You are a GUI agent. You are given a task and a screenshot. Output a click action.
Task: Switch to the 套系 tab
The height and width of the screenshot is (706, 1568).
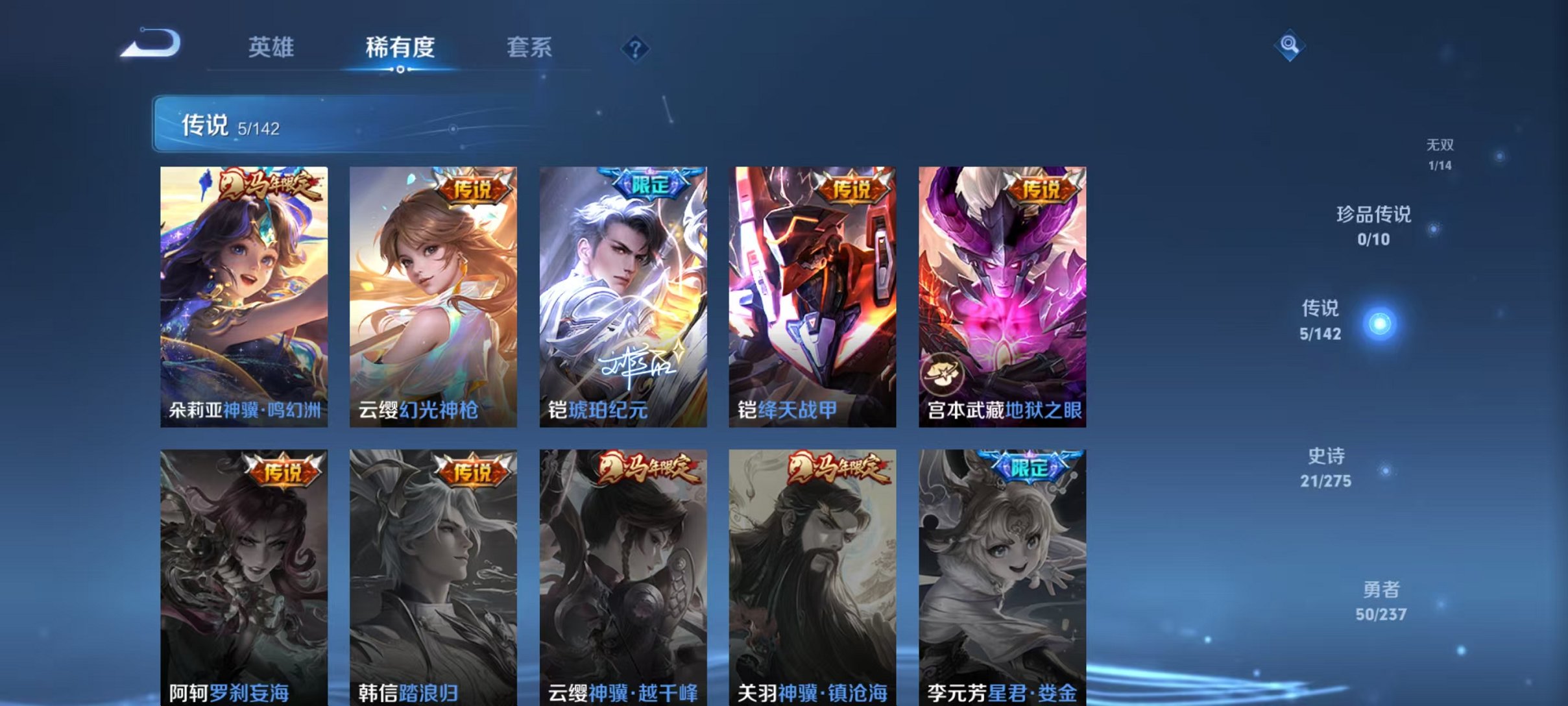pyautogui.click(x=529, y=47)
